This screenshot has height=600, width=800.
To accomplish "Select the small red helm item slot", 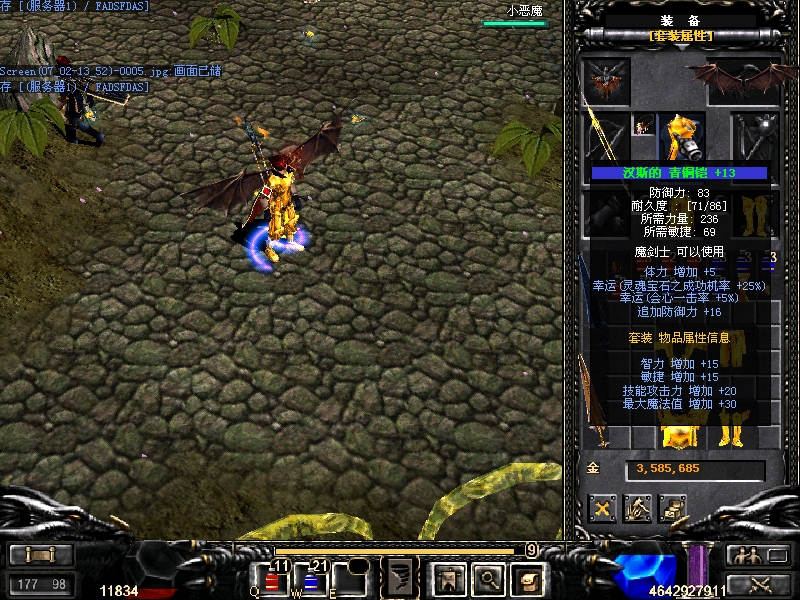I will [642, 124].
